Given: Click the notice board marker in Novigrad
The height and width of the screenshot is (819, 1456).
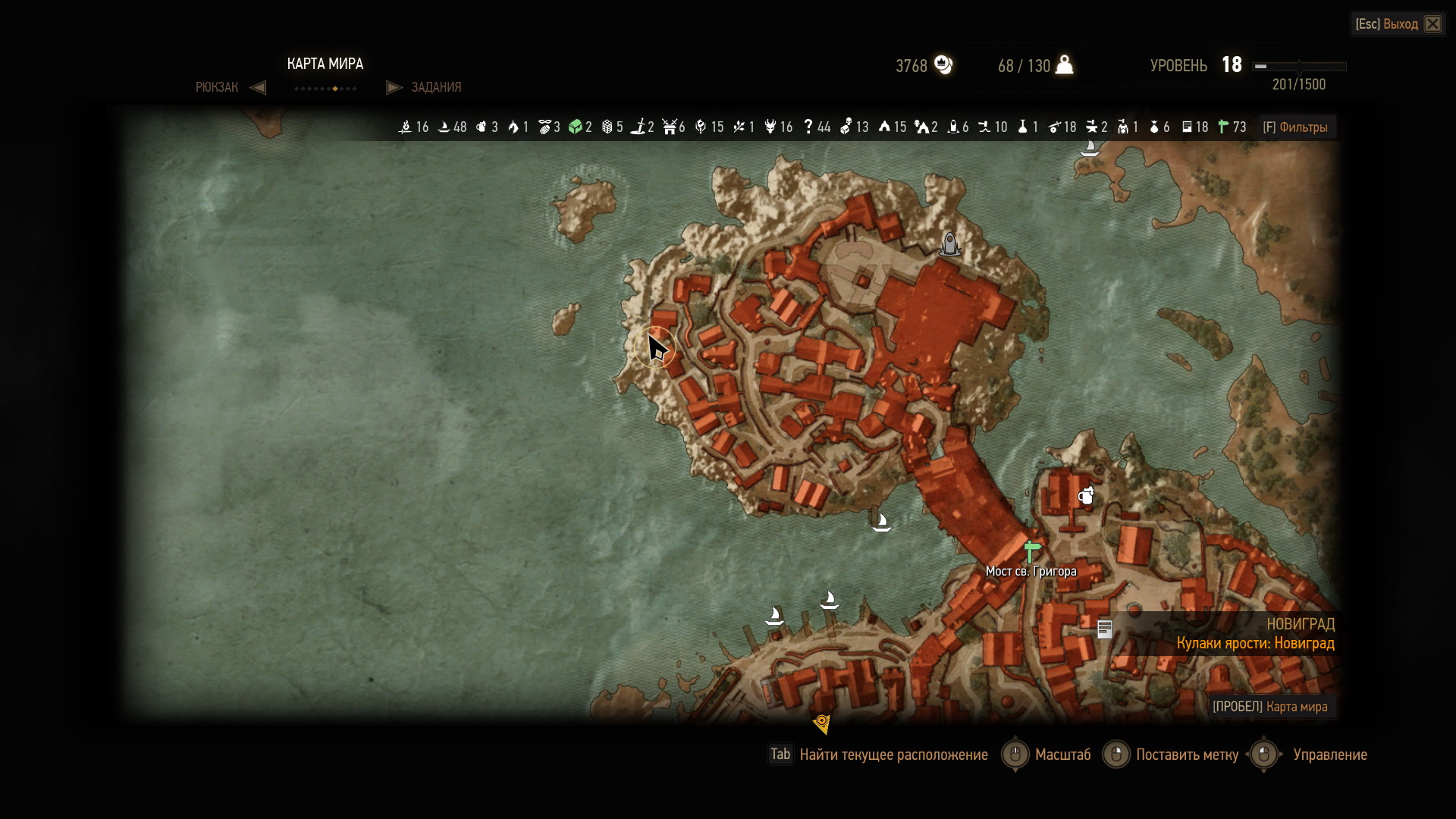Looking at the screenshot, I should pyautogui.click(x=1105, y=629).
